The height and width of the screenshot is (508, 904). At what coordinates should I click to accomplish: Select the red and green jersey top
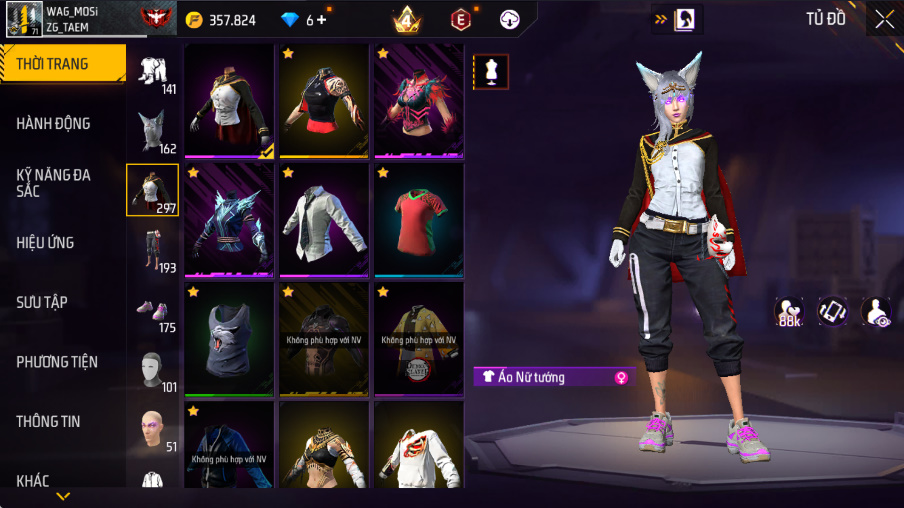pos(419,219)
